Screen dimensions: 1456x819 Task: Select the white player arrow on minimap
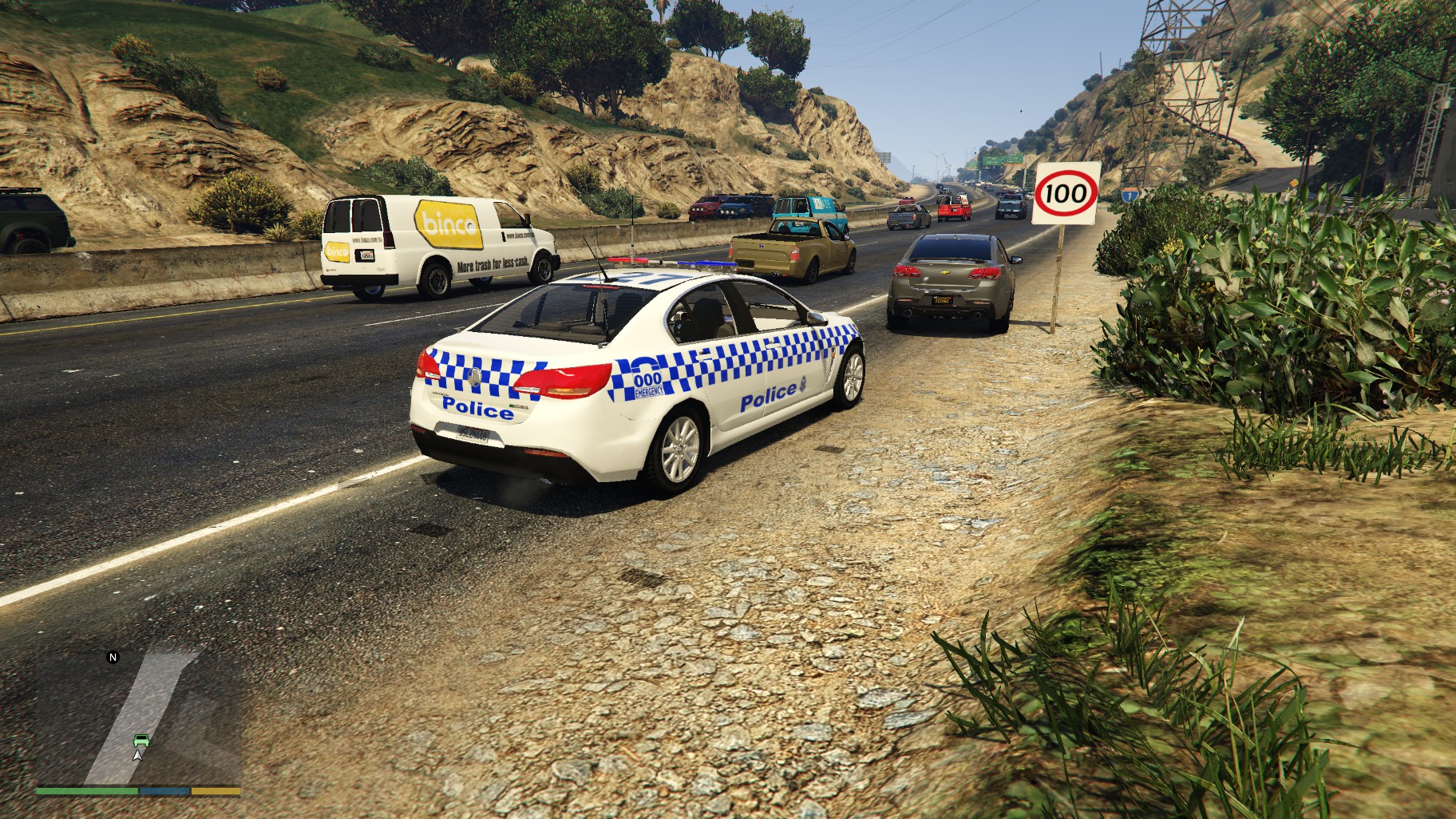pyautogui.click(x=138, y=754)
